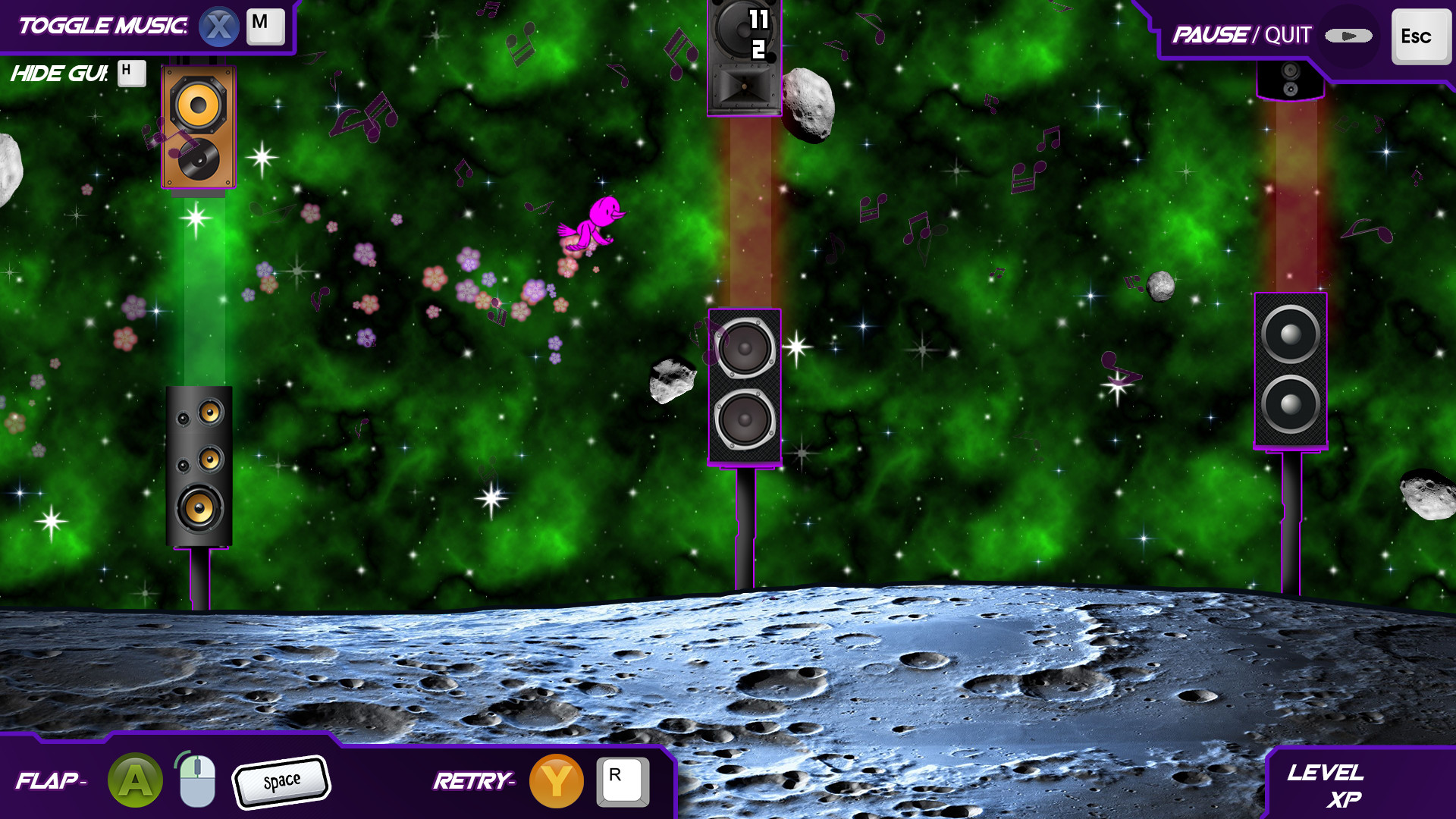Viewport: 1456px width, 819px height.
Task: Click the orange Xbox Y retry icon
Action: 556,780
